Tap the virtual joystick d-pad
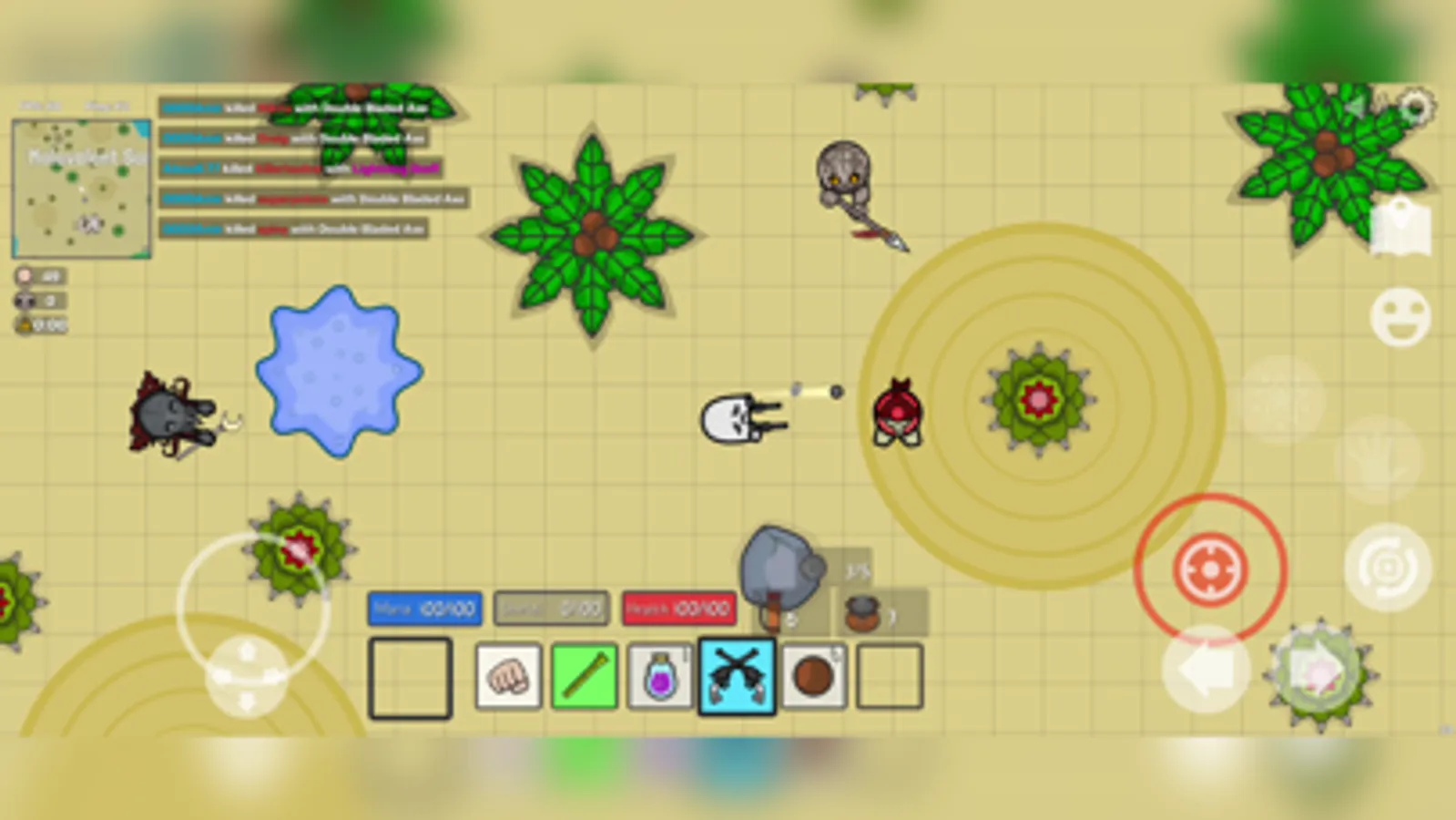This screenshot has width=1456, height=820. click(x=244, y=674)
